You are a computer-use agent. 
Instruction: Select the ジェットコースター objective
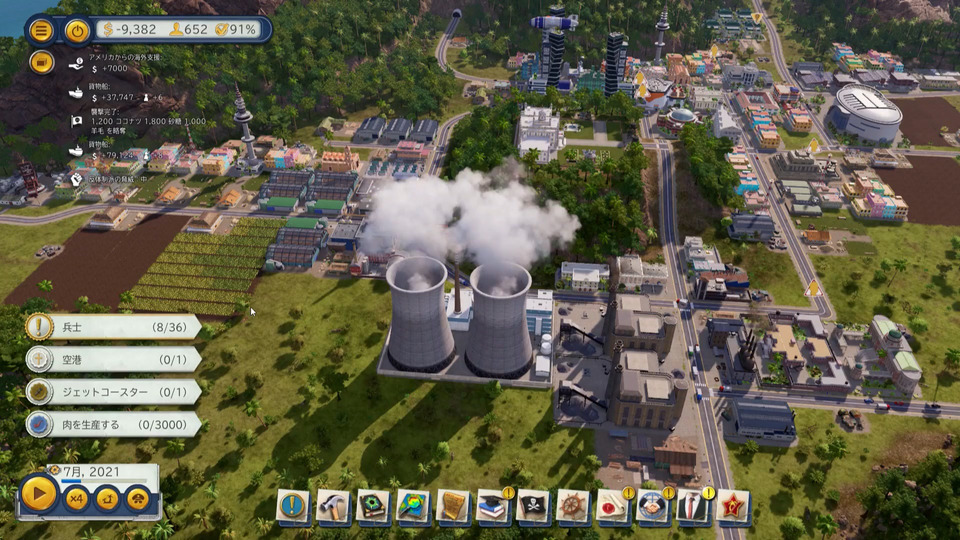click(112, 392)
